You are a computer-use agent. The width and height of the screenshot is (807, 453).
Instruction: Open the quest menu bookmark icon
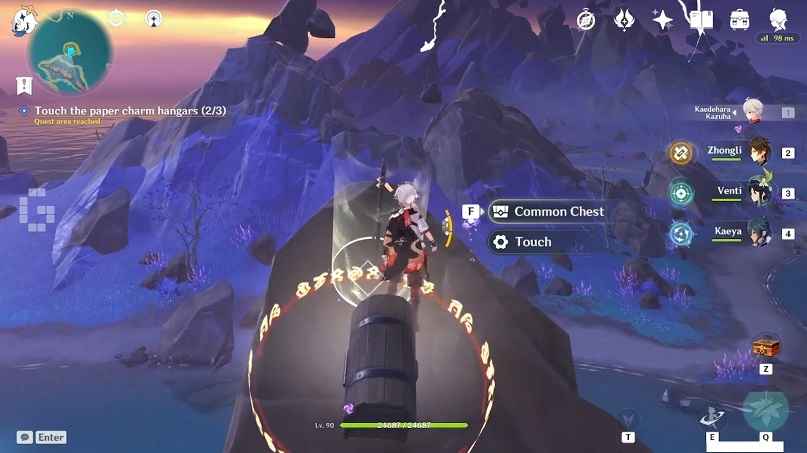pyautogui.click(x=22, y=86)
